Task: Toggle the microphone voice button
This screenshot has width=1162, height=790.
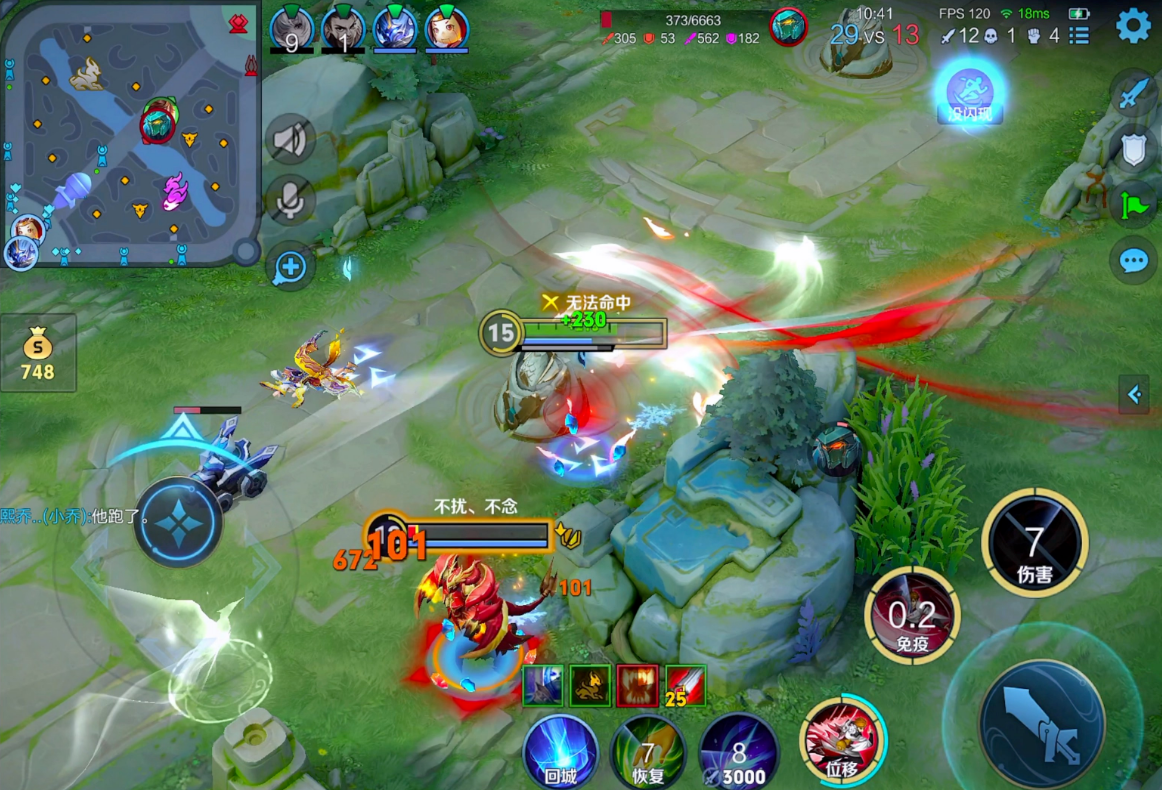Action: pos(290,201)
